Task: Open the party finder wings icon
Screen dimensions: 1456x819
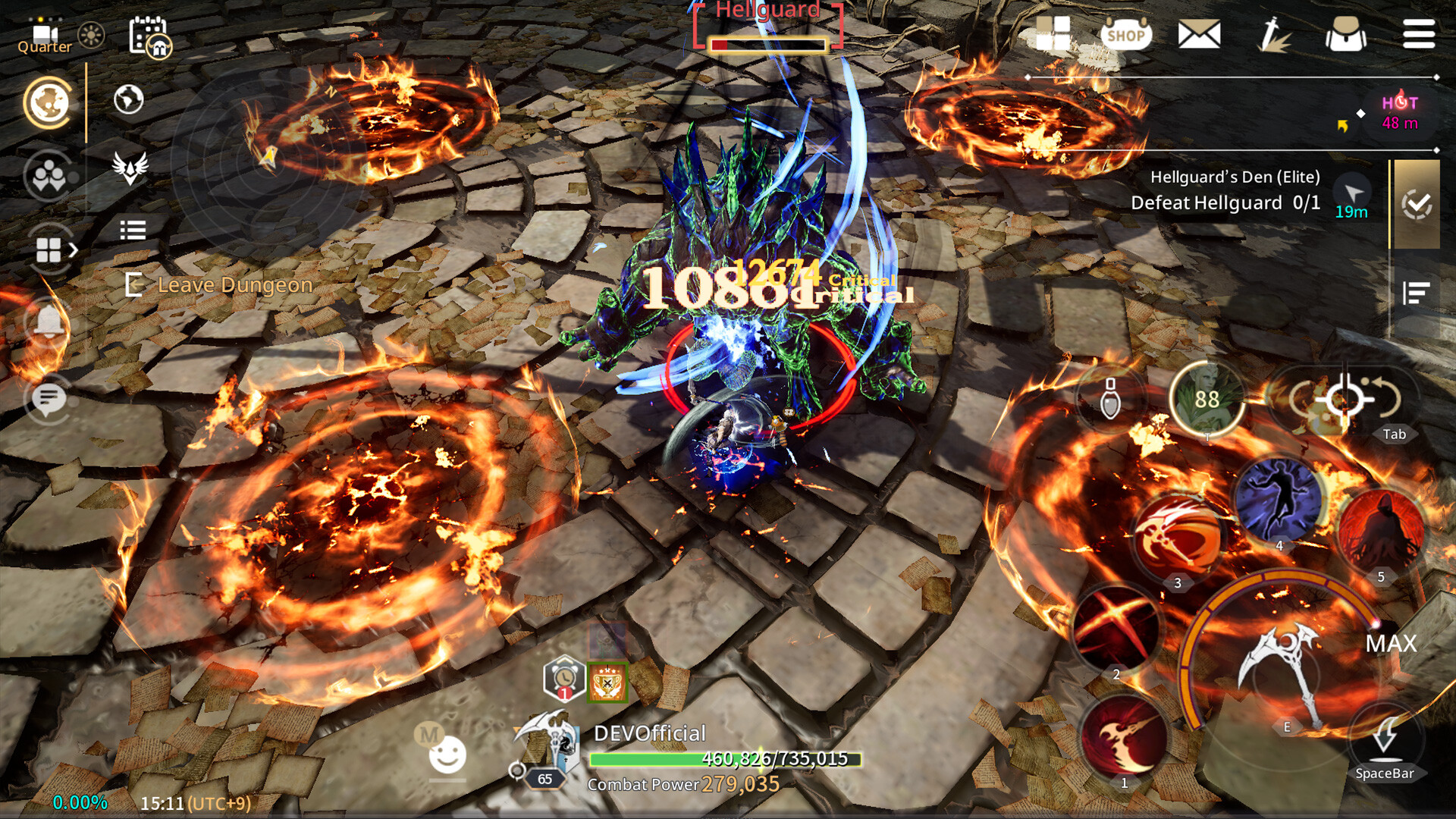Action: pos(129,168)
